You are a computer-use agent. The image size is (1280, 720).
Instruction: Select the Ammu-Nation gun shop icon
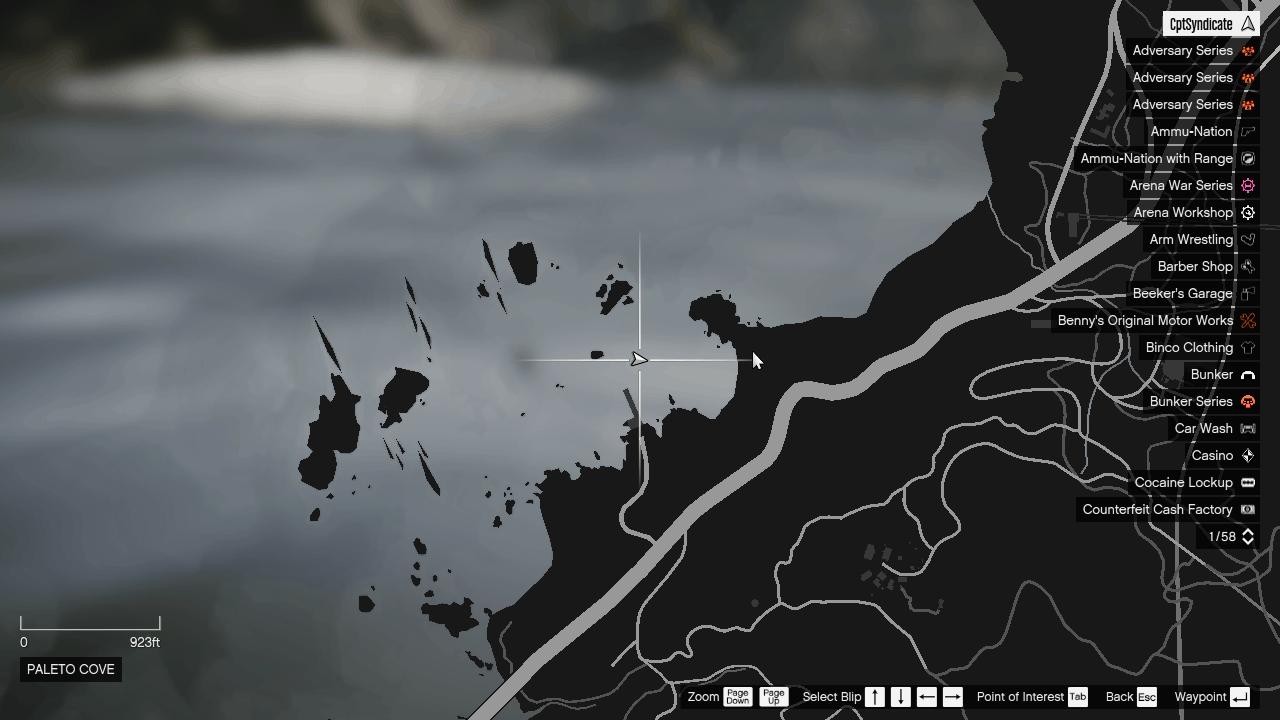(1247, 131)
